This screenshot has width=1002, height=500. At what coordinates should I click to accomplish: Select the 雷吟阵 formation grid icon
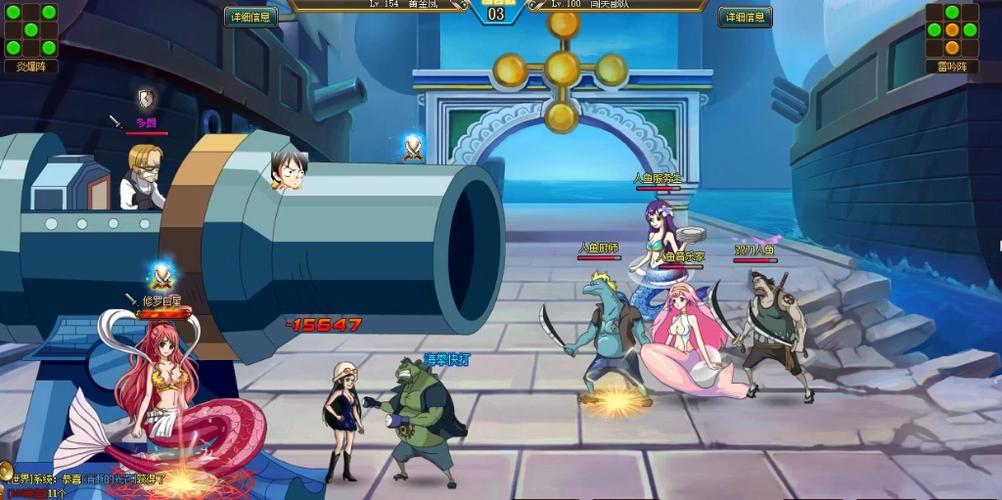tap(952, 30)
